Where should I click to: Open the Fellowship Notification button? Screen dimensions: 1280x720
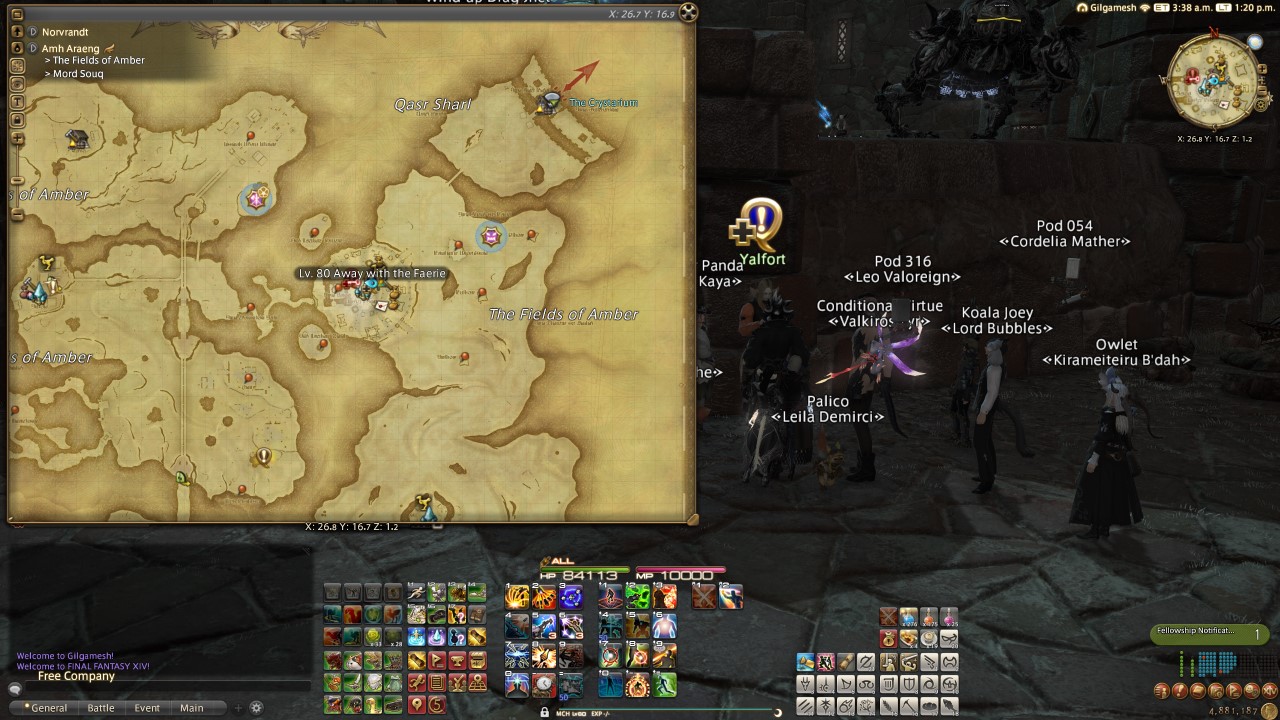pos(1210,633)
